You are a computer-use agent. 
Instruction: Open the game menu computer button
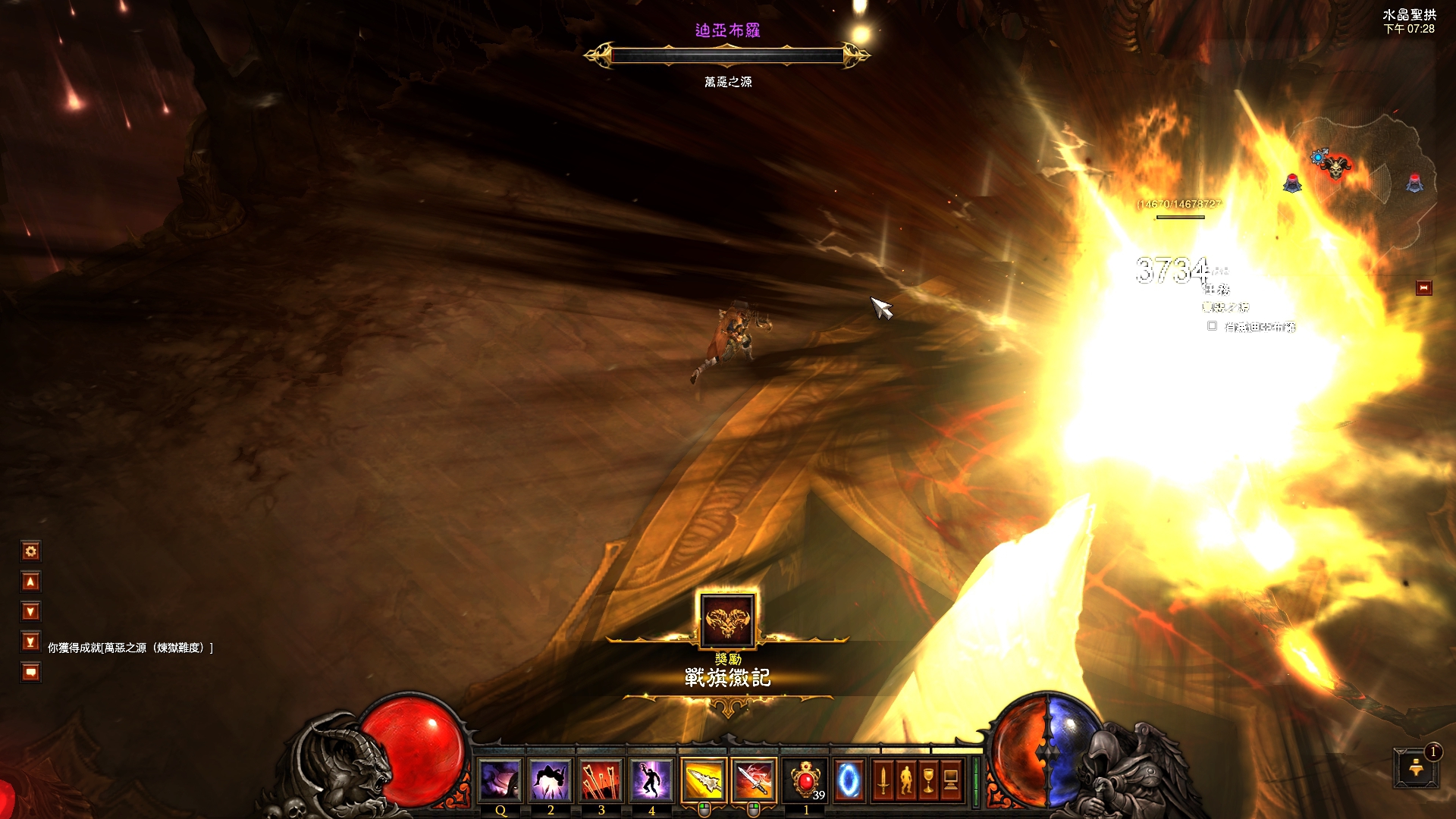[x=951, y=780]
